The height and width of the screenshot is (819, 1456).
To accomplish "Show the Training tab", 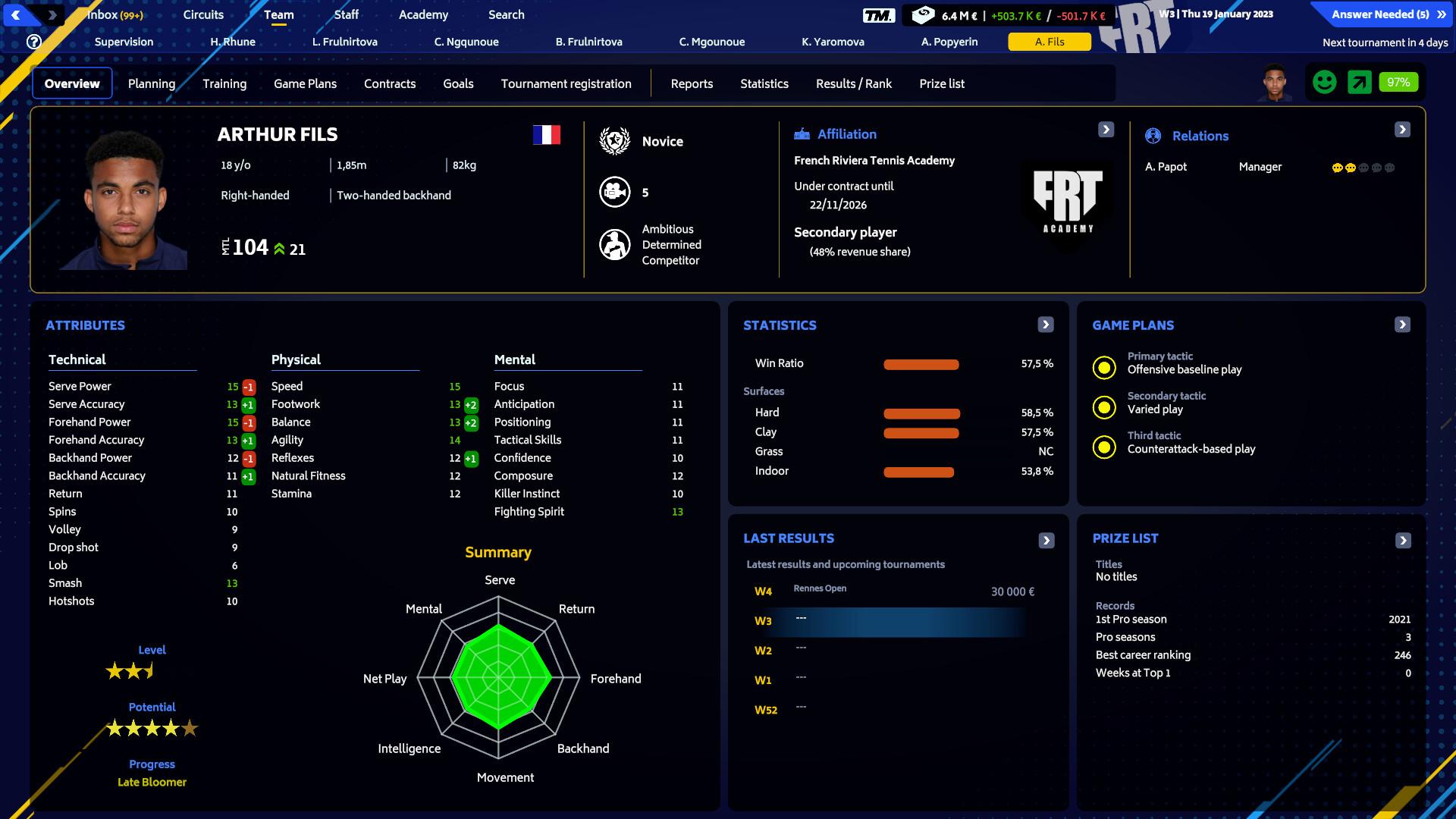I will click(x=224, y=83).
